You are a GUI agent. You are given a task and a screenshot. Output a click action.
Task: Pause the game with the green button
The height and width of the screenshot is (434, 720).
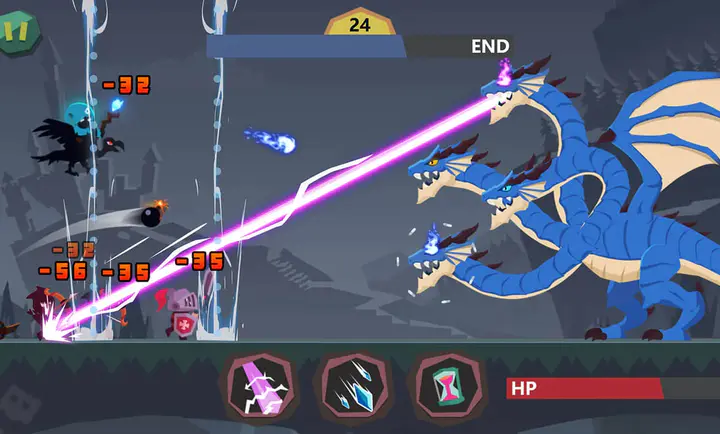click(x=17, y=30)
